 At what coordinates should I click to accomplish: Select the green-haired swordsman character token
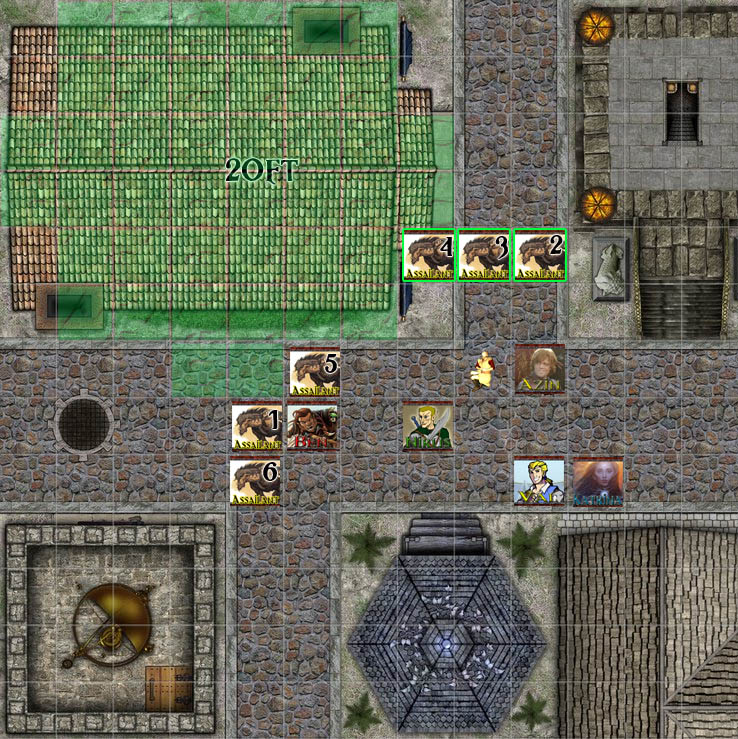[x=427, y=427]
